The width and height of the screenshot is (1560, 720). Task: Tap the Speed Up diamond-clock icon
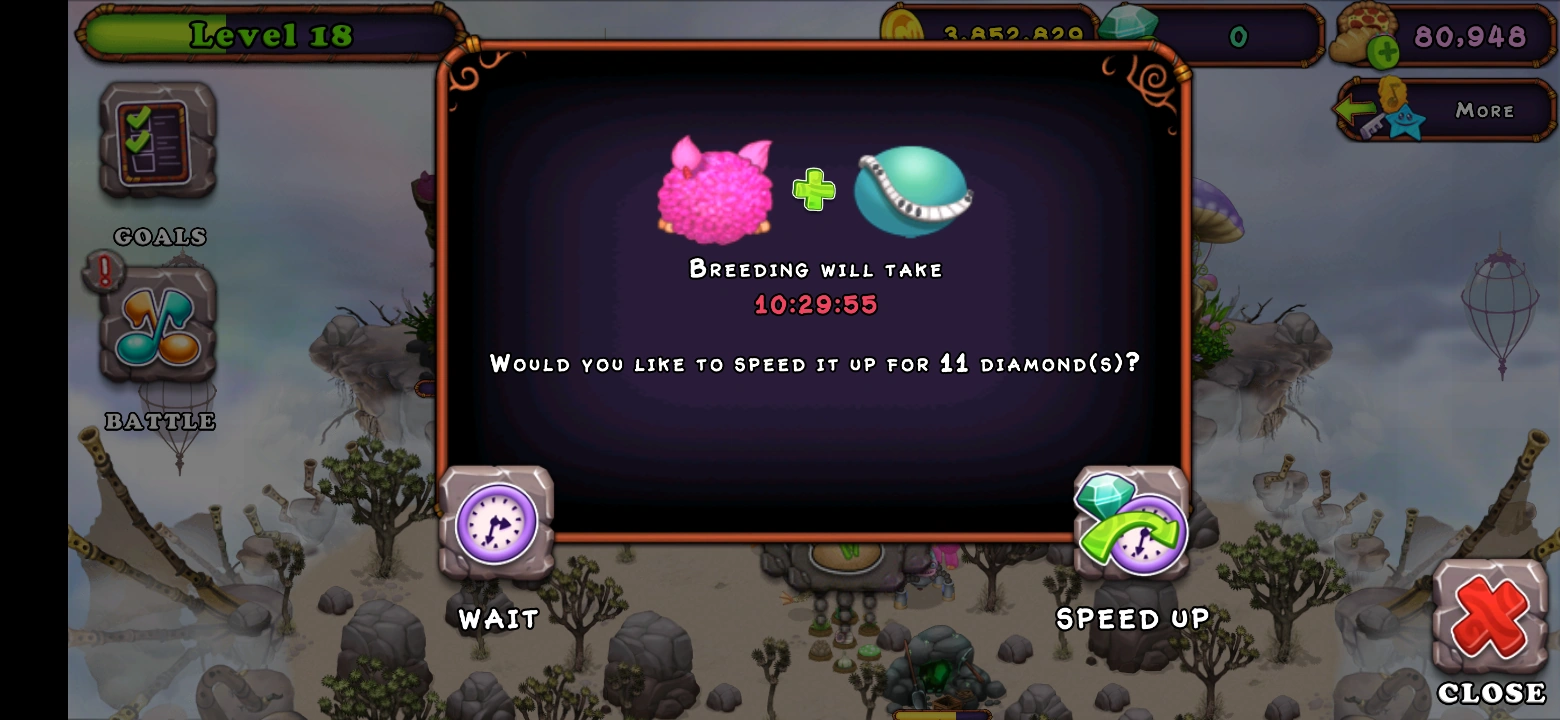[1132, 521]
